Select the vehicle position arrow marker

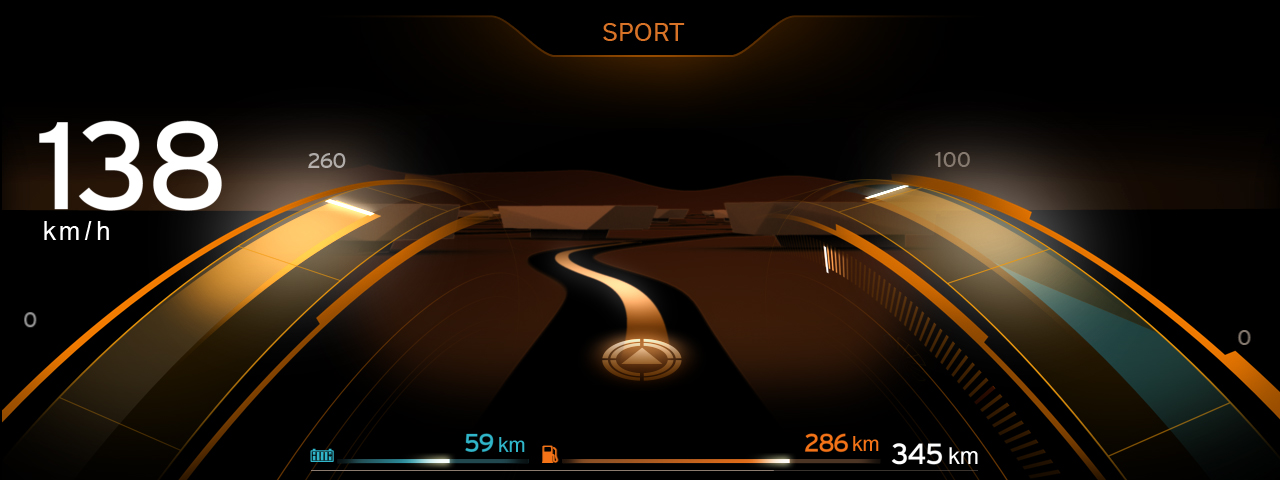click(642, 356)
